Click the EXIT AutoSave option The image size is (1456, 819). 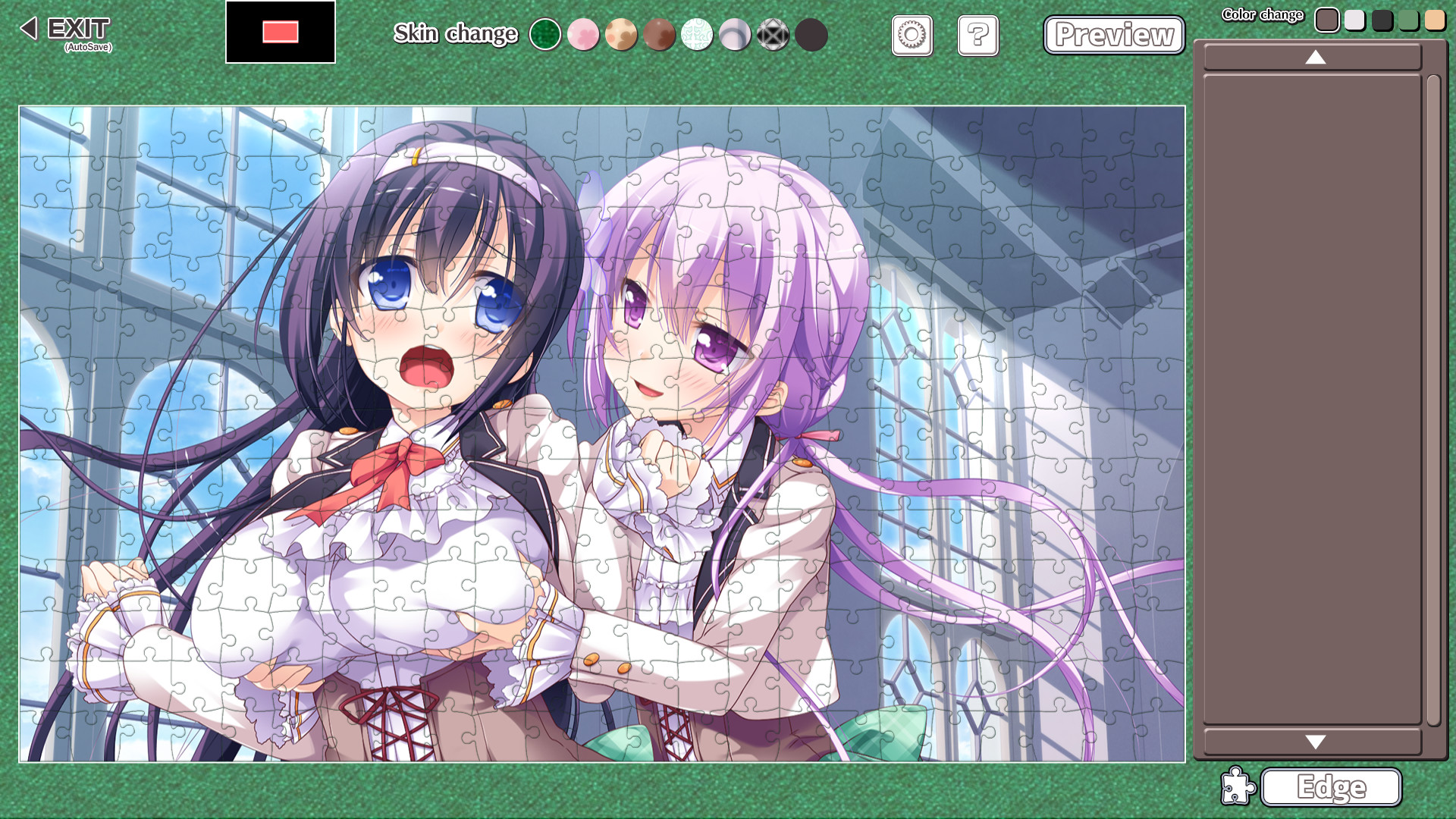tap(76, 32)
